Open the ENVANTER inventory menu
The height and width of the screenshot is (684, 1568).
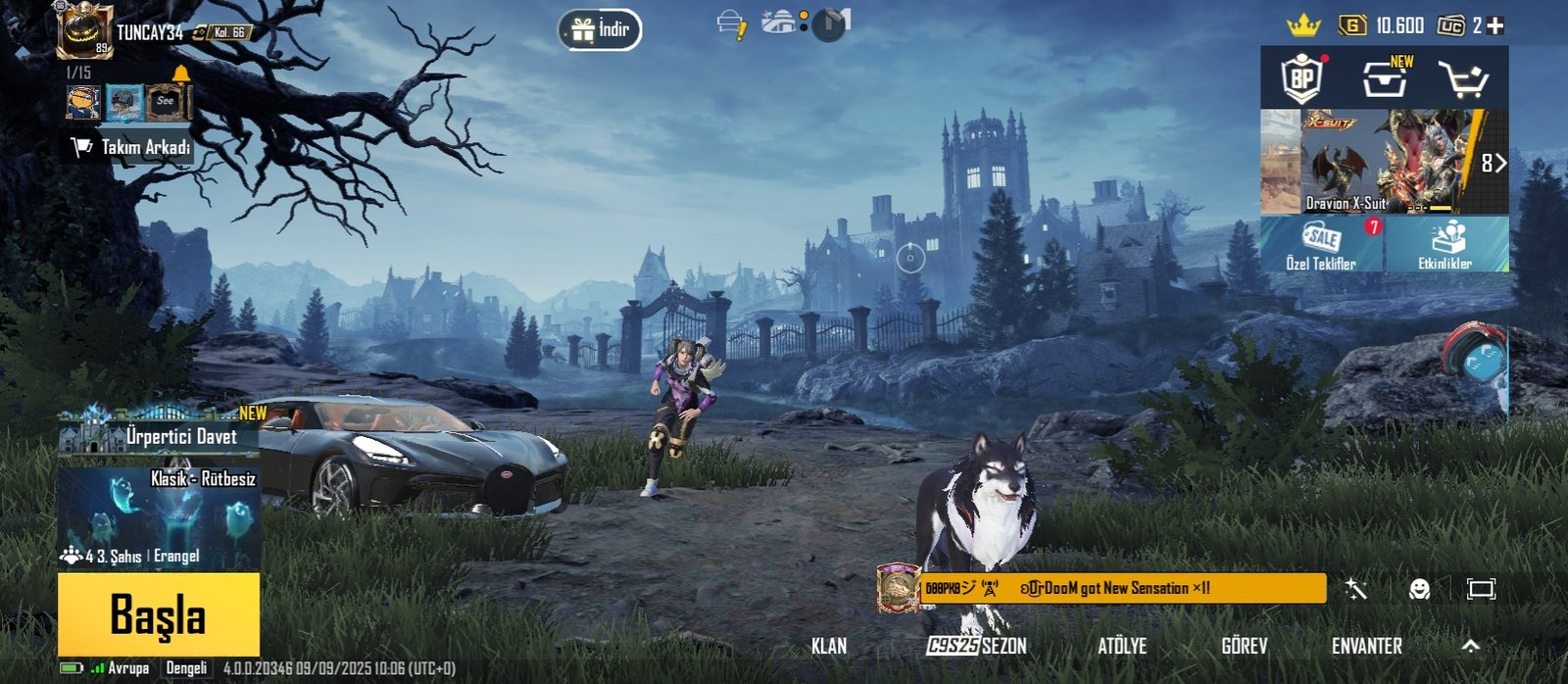coord(1366,646)
